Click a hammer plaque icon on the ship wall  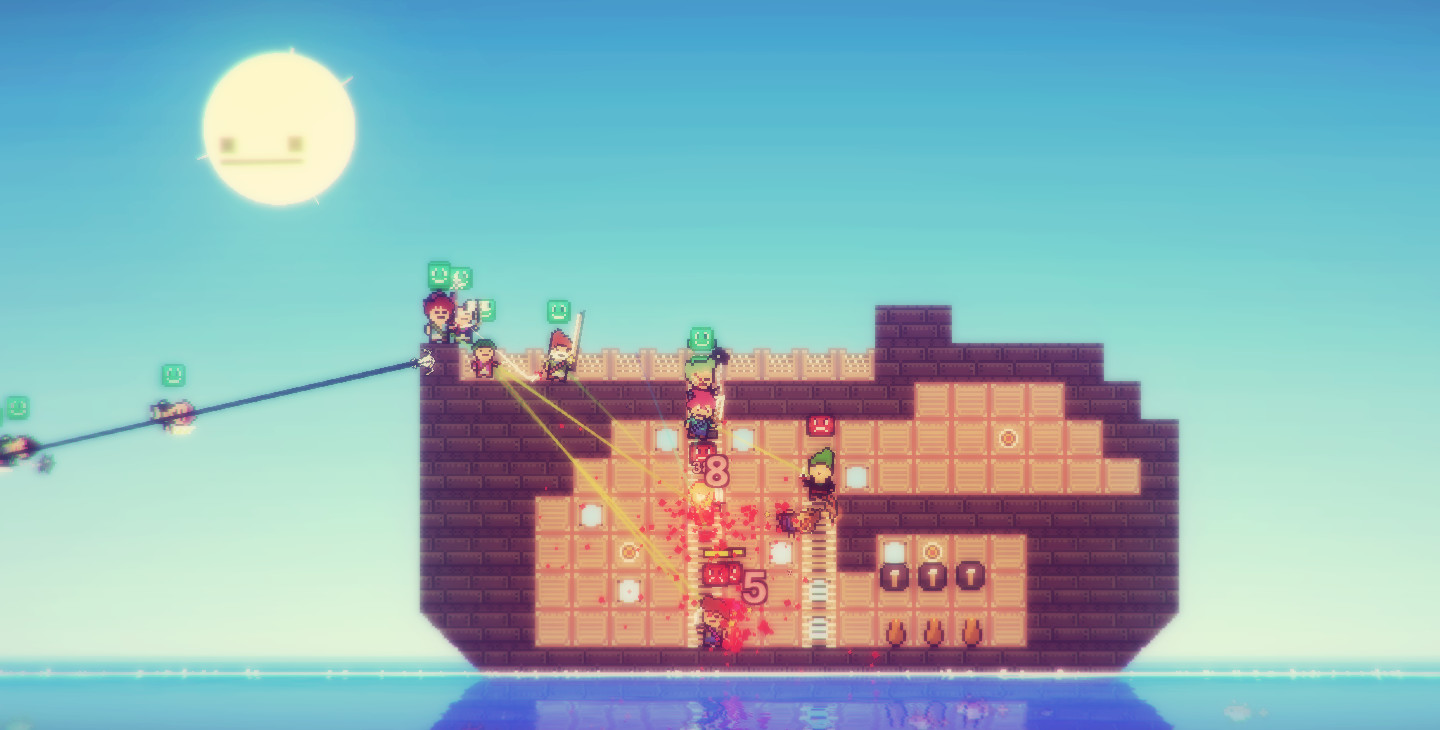931,574
